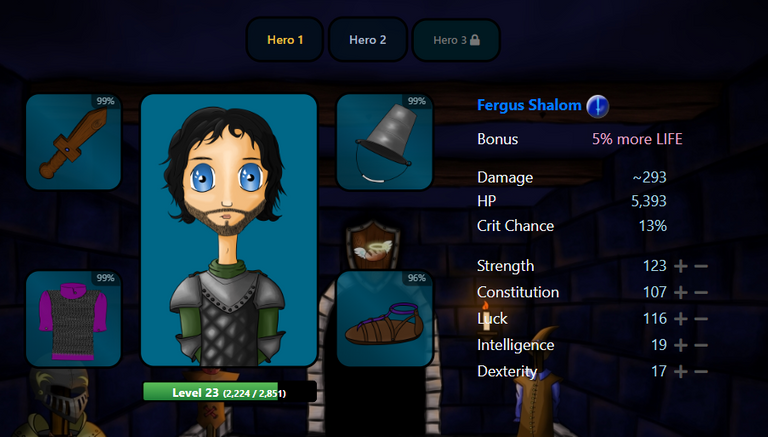Screen dimensions: 768x437
Task: Raise the Luck stat by one
Action: 681,319
